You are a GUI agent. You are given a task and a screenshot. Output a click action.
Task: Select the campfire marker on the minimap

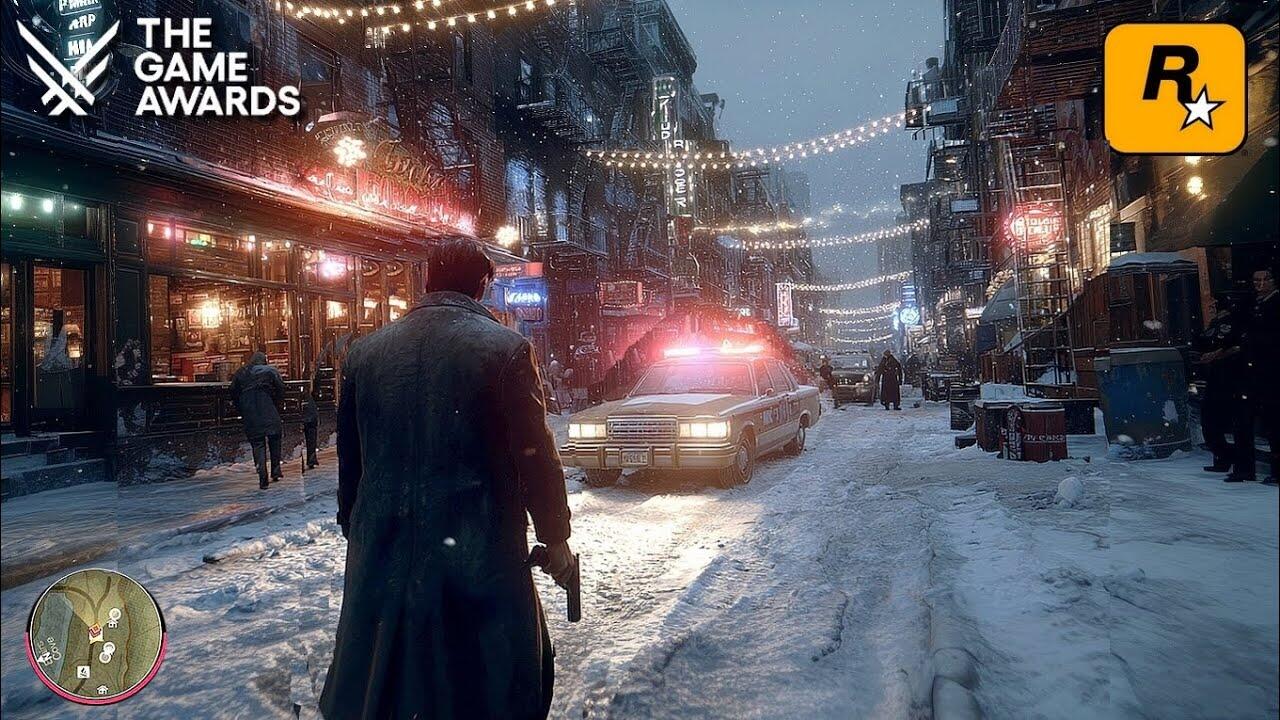pyautogui.click(x=83, y=672)
